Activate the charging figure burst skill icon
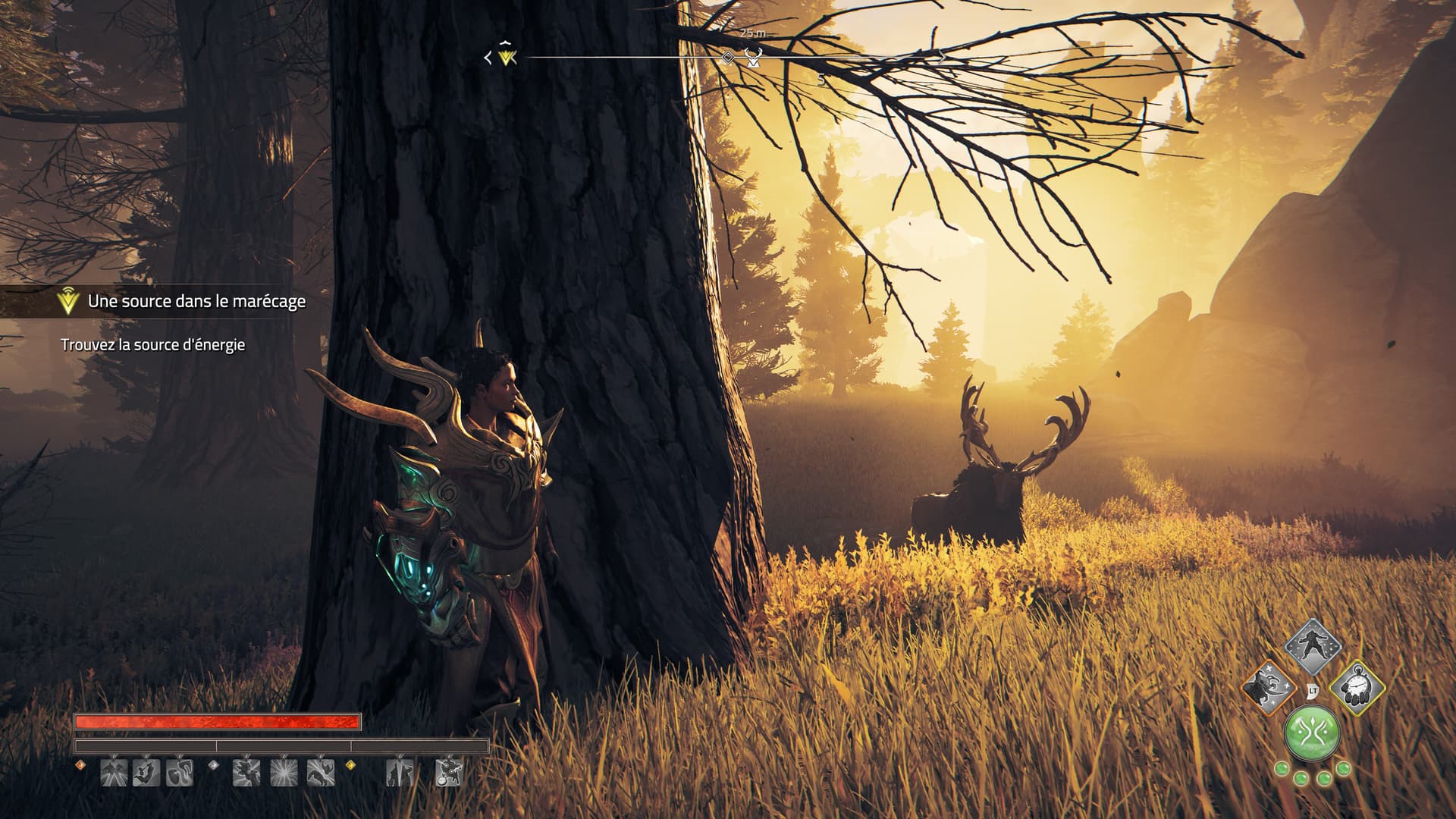 tap(246, 773)
